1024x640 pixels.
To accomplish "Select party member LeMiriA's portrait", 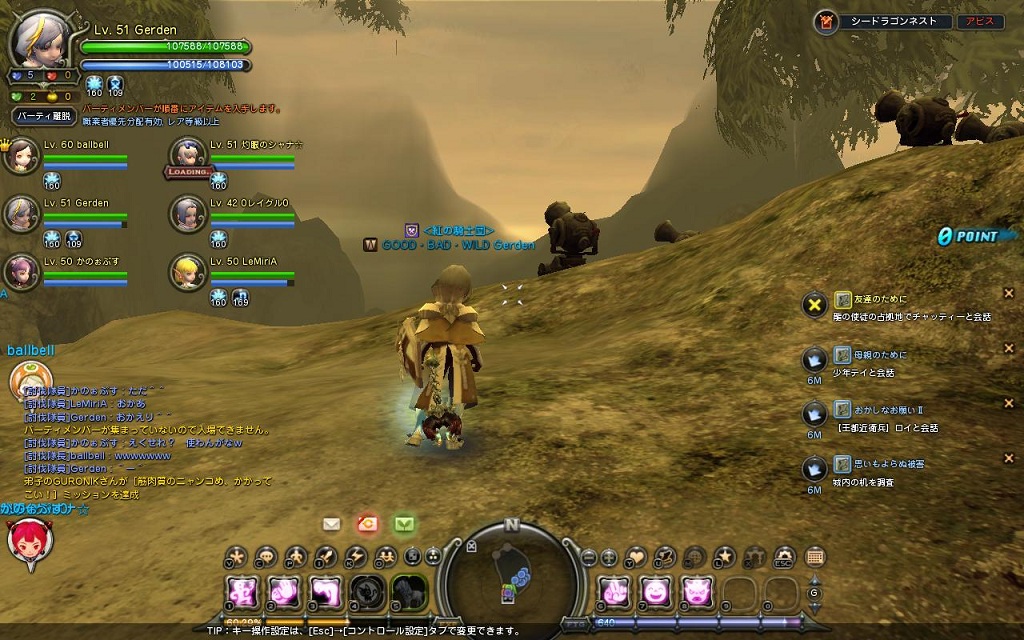I will (185, 272).
